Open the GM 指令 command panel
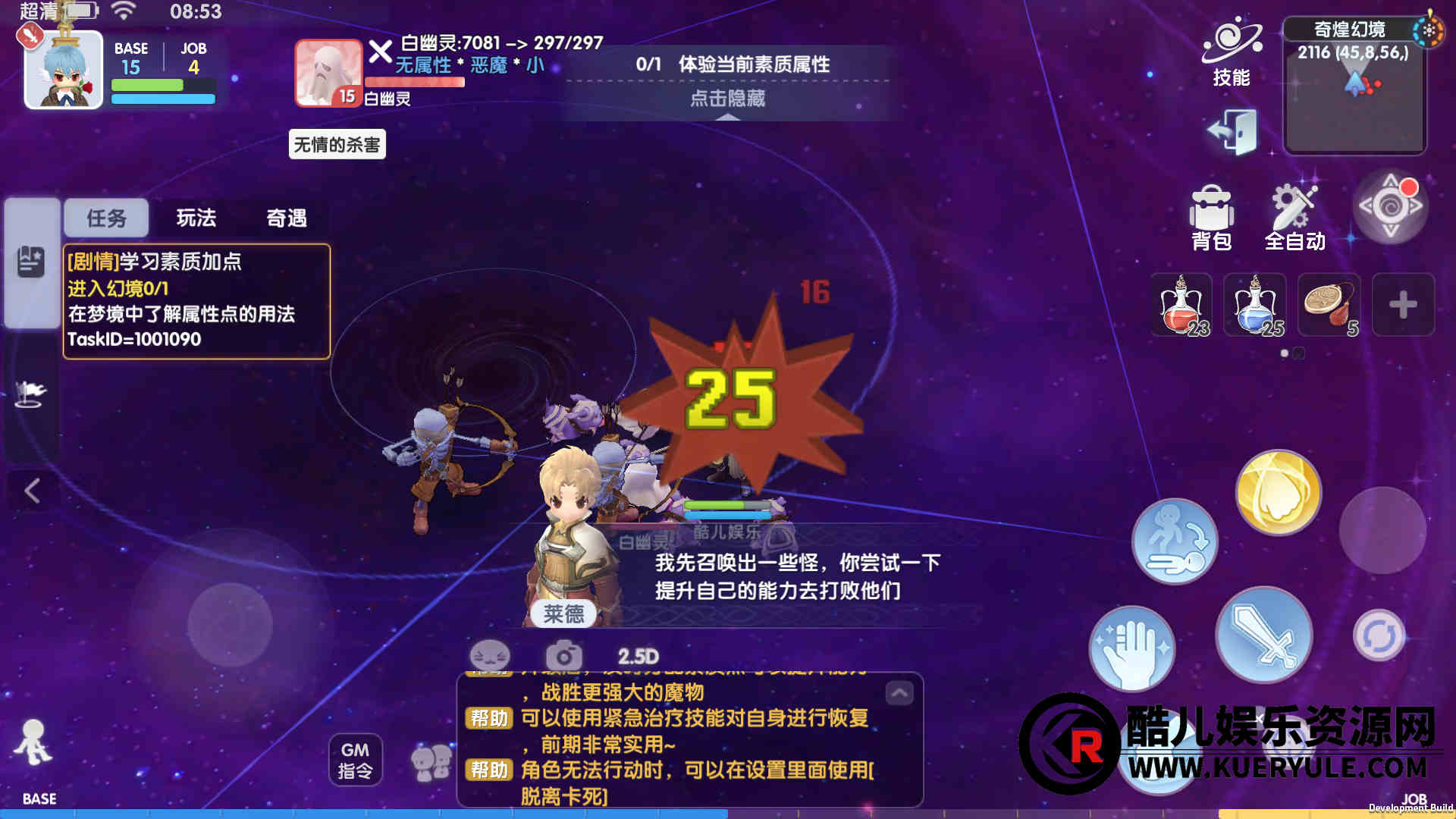This screenshot has width=1456, height=819. click(355, 760)
